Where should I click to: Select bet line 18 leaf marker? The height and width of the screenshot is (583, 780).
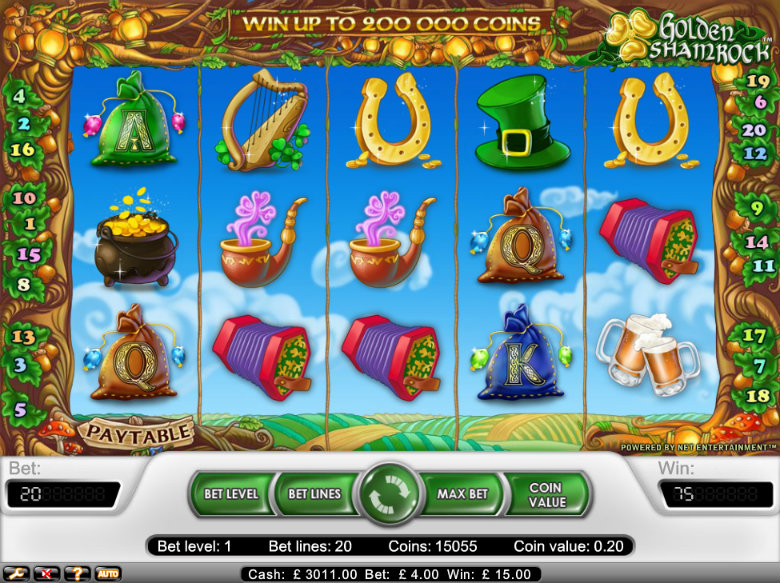point(757,396)
